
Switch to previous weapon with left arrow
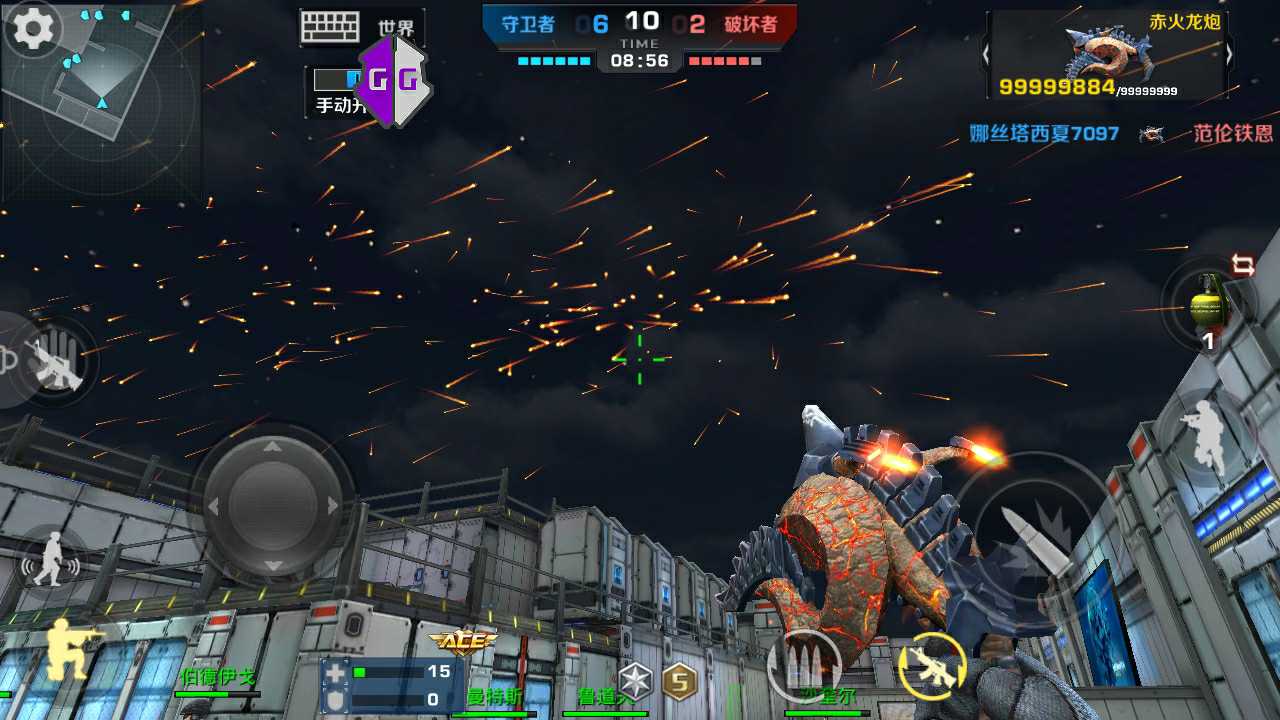(x=986, y=56)
